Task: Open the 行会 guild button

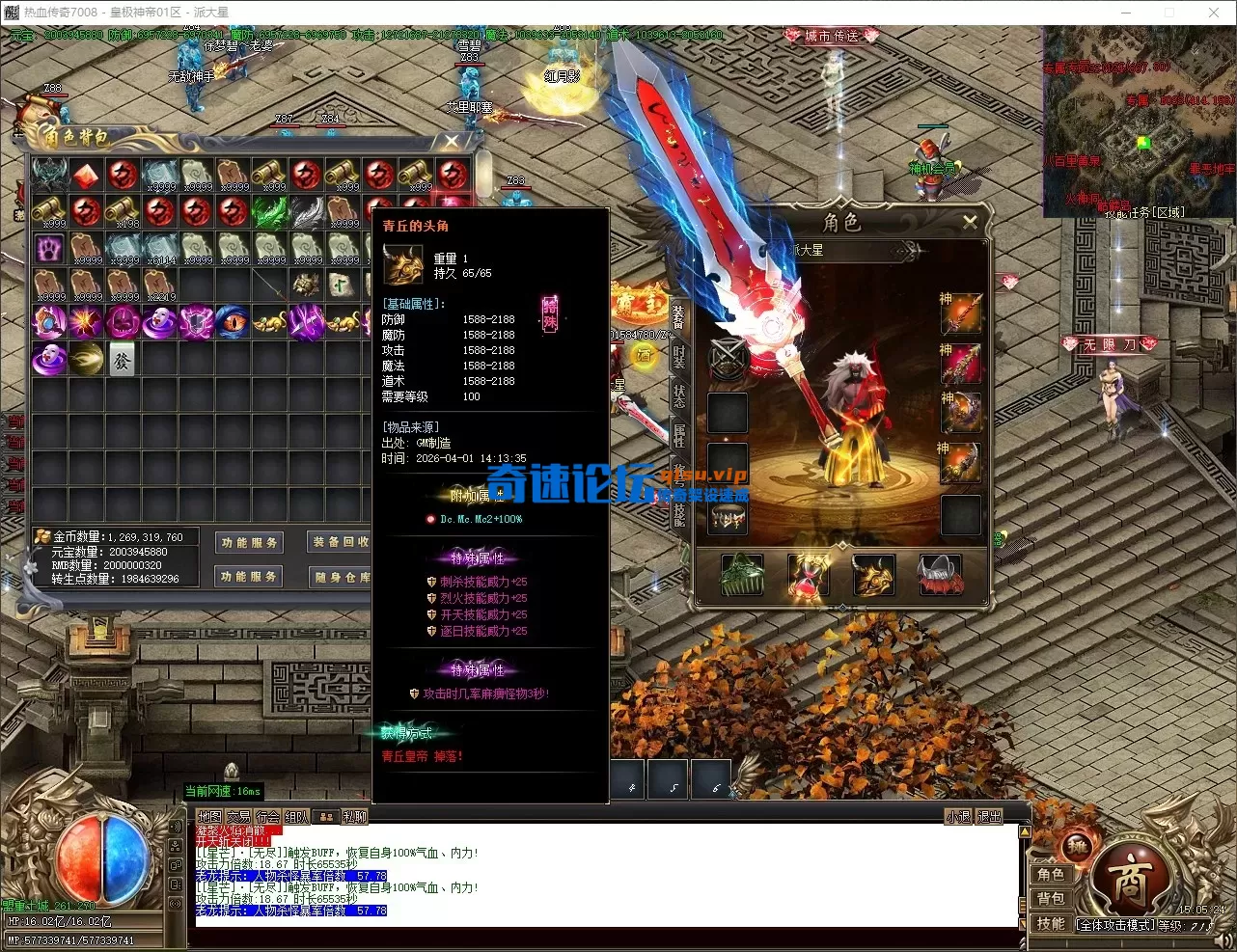Action: click(267, 817)
